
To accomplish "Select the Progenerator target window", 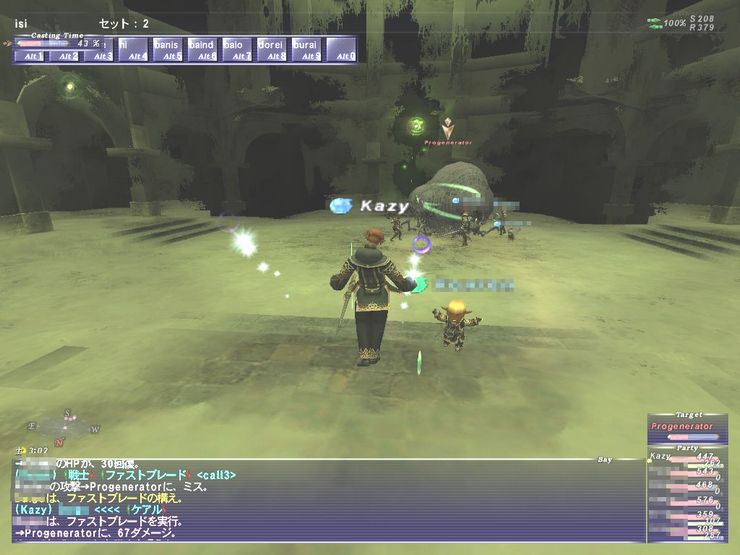I will click(x=686, y=430).
